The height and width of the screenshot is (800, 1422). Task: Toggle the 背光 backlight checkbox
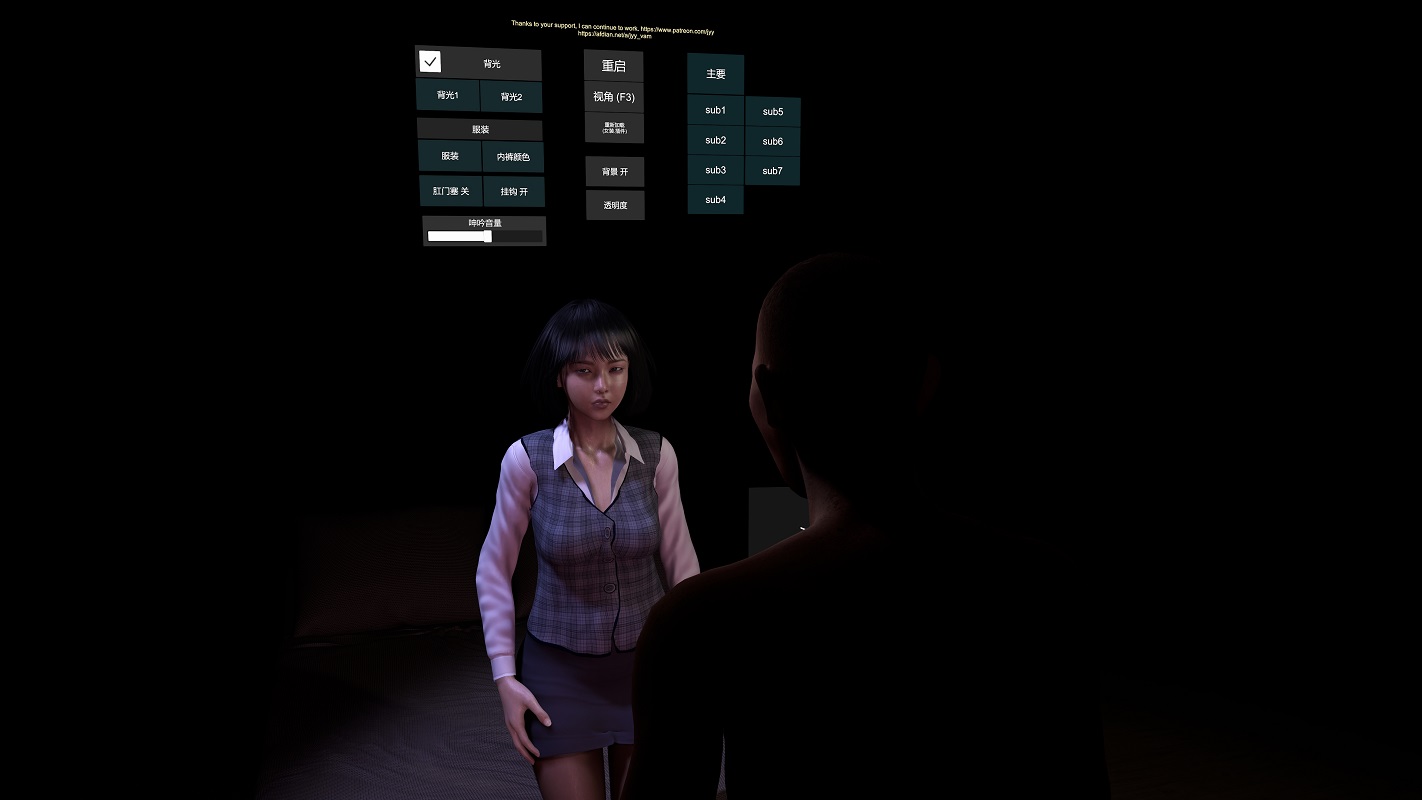pos(431,62)
